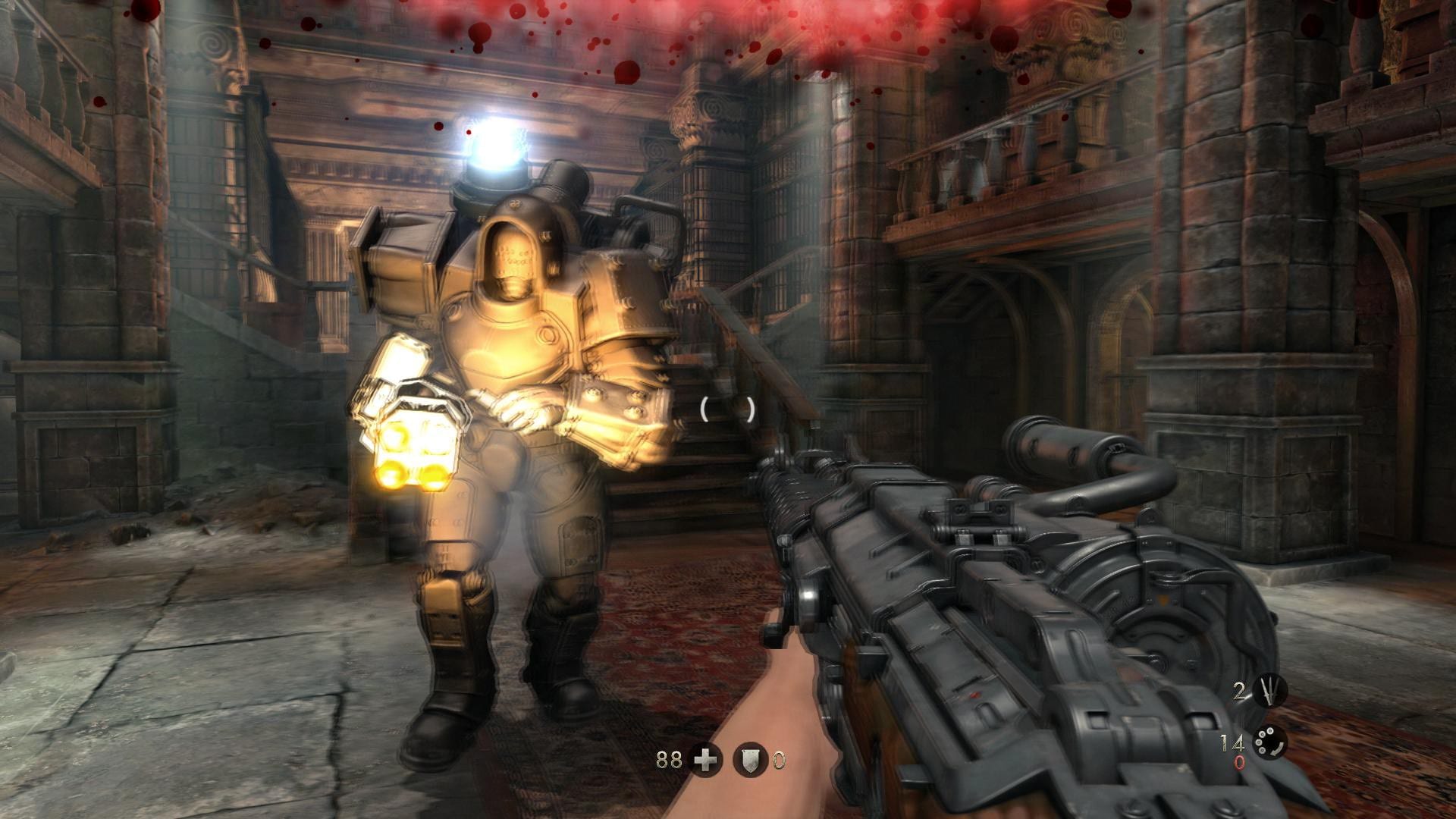Click the ammo drum reload icon

(1269, 742)
